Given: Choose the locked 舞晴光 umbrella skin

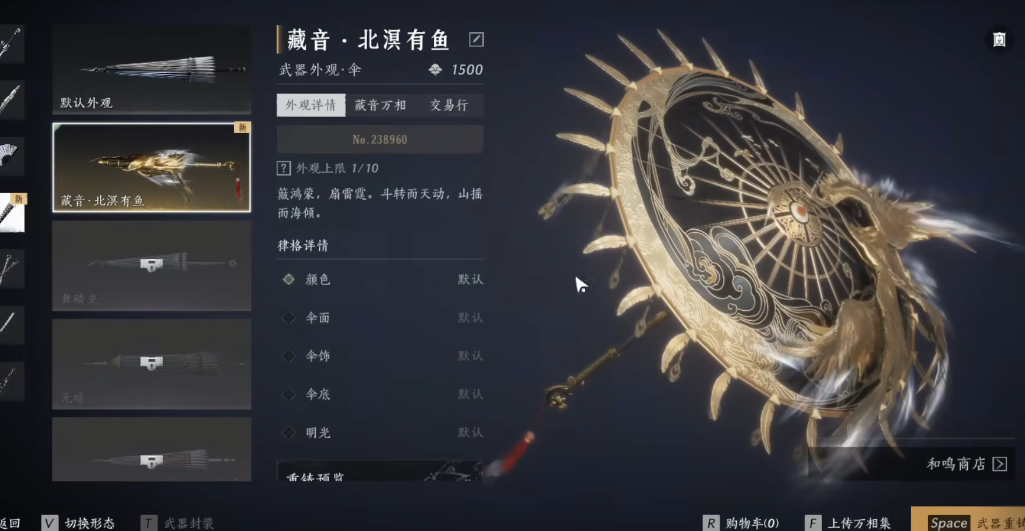Looking at the screenshot, I should [151, 265].
